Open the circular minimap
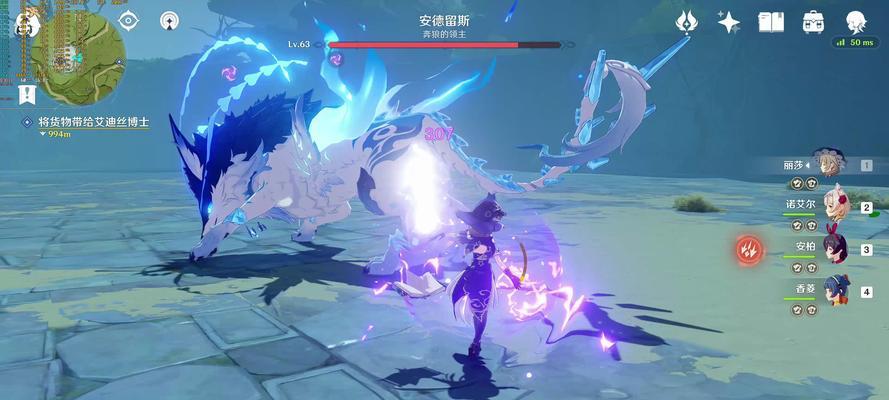The height and width of the screenshot is (400, 889). (78, 58)
